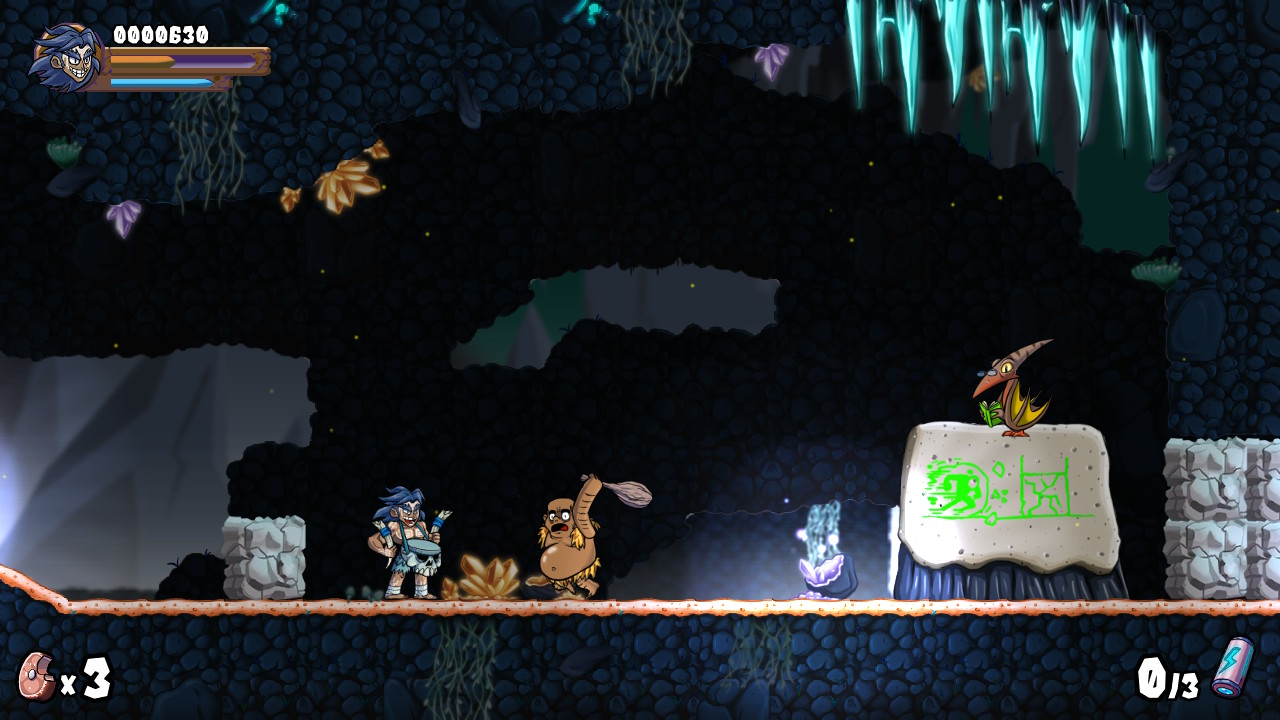Select the orange crystal cluster near the caveman
The width and height of the screenshot is (1280, 720).
pyautogui.click(x=490, y=575)
